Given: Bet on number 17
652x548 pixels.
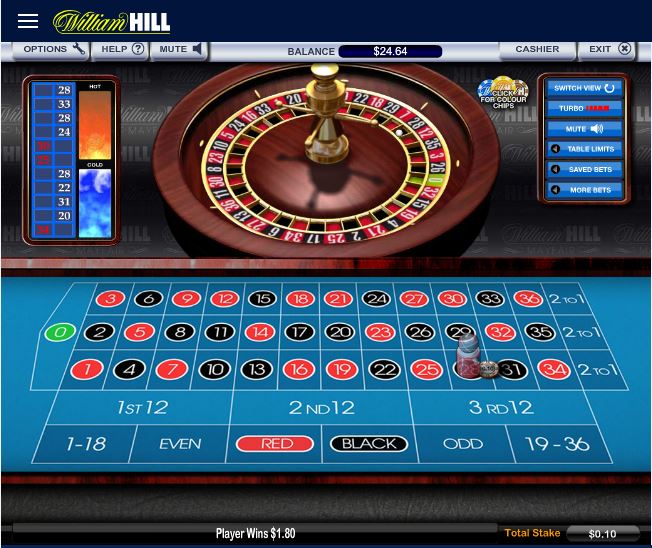Looking at the screenshot, I should pos(299,333).
